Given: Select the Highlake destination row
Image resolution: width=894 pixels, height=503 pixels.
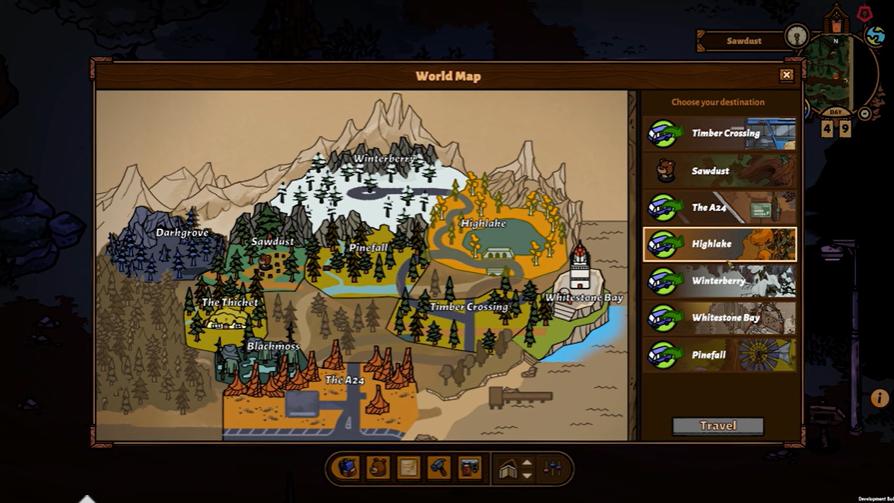Looking at the screenshot, I should coord(720,244).
